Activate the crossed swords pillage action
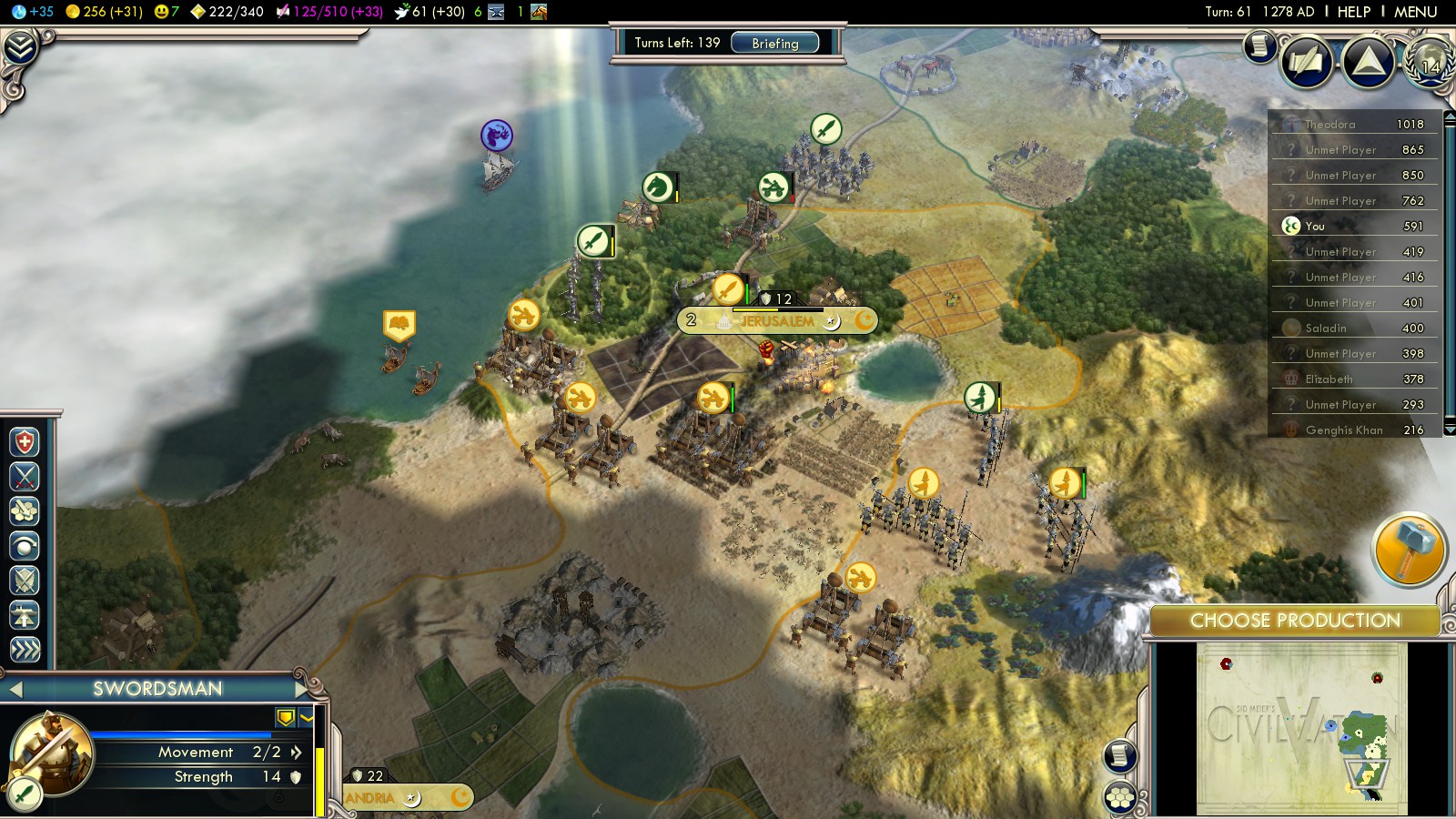 click(x=25, y=476)
